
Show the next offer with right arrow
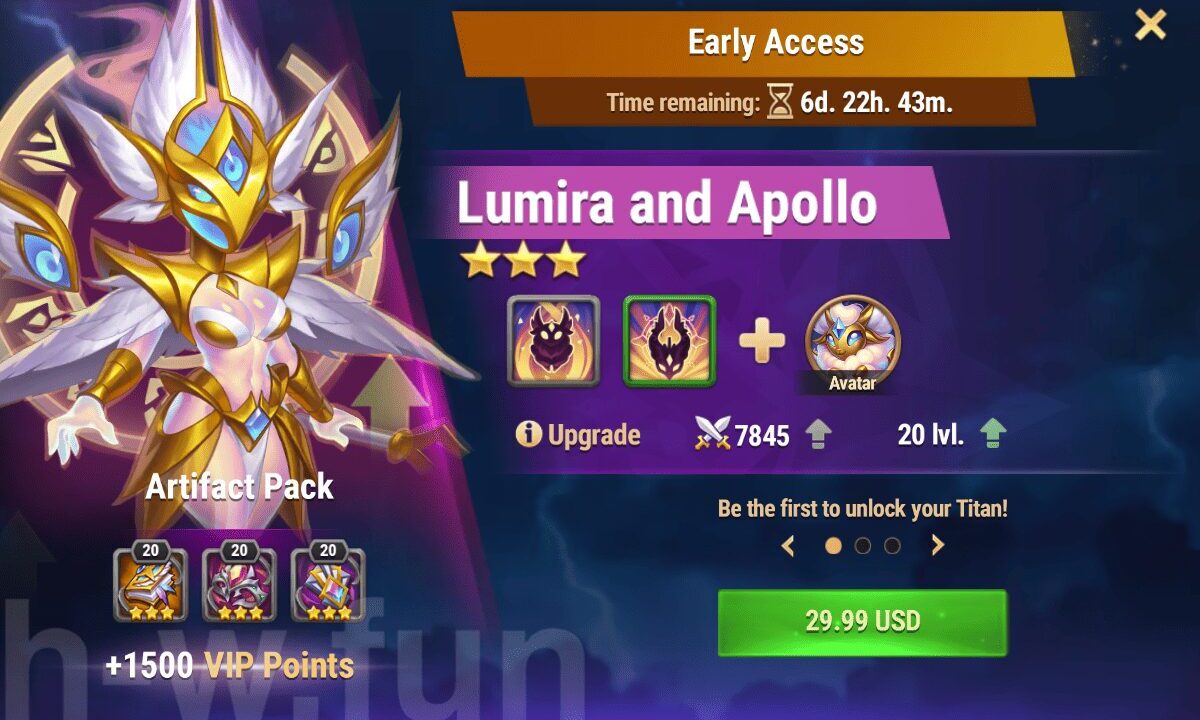(937, 546)
